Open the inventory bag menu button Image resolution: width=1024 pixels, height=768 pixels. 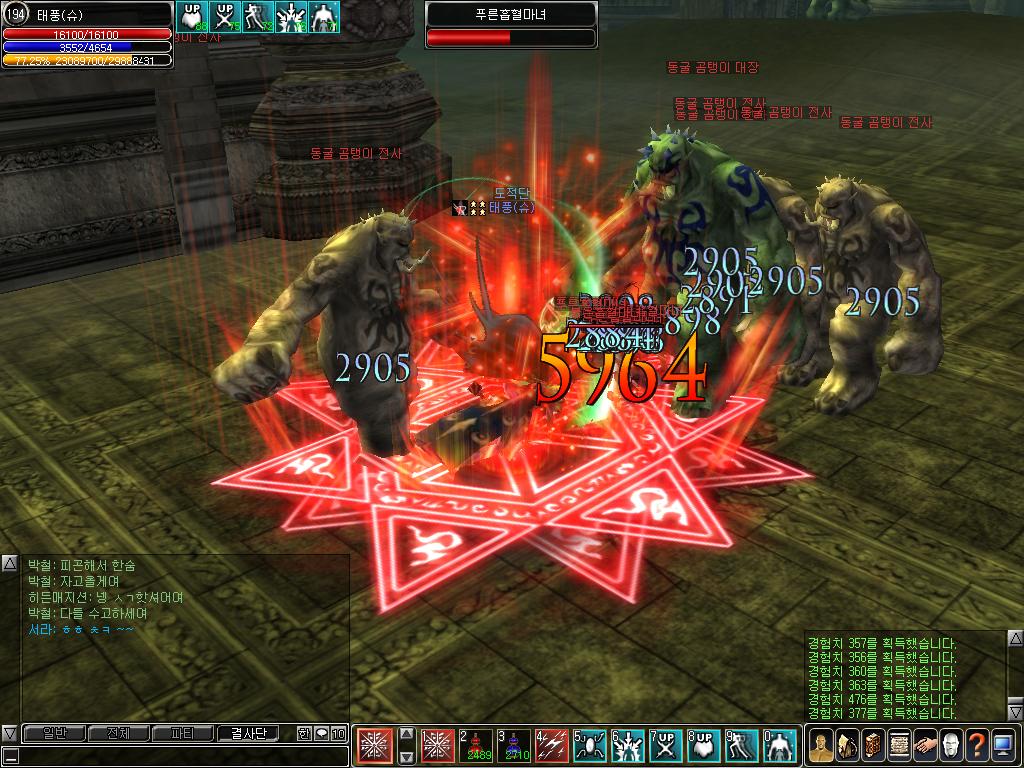[x=846, y=744]
